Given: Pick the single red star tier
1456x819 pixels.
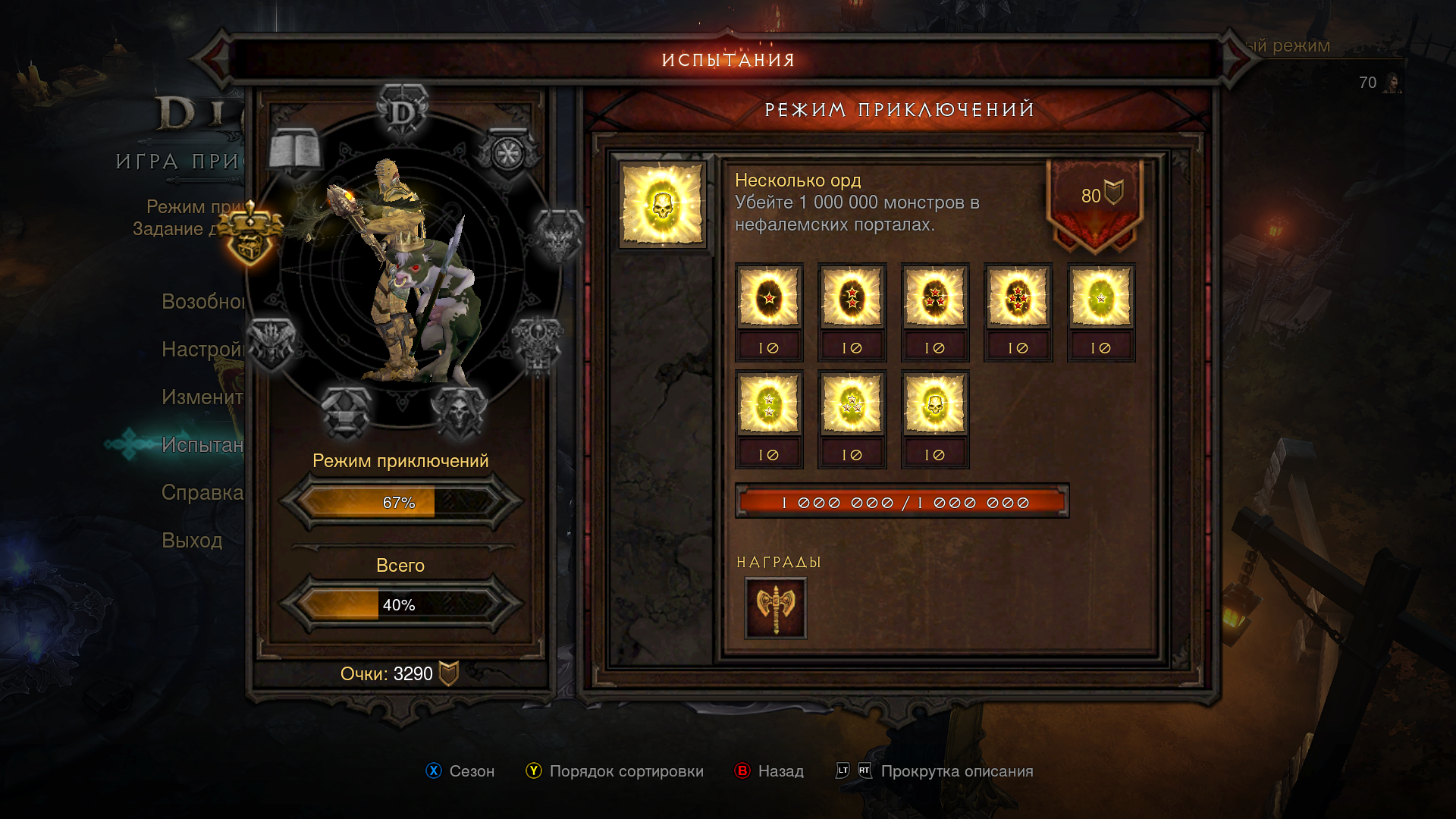Looking at the screenshot, I should click(769, 297).
